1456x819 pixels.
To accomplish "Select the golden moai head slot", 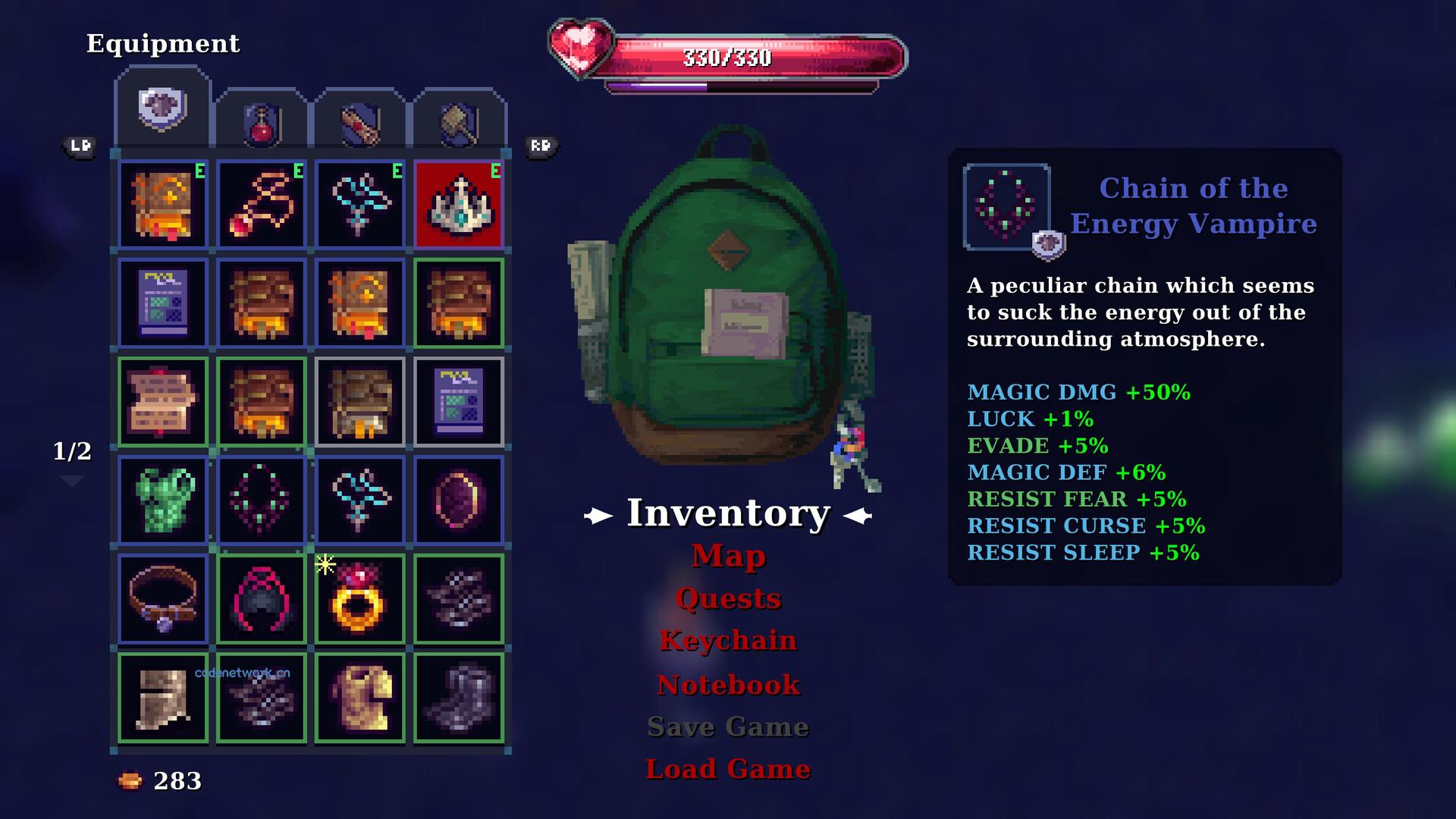I will click(x=360, y=698).
